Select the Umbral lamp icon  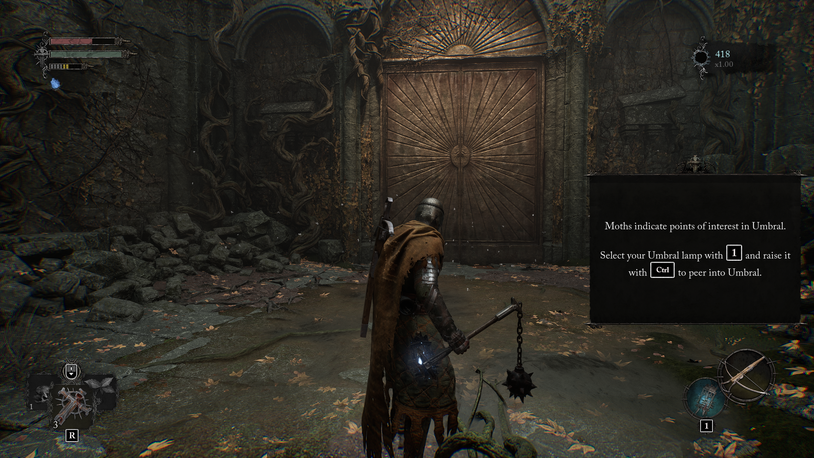[x=705, y=397]
